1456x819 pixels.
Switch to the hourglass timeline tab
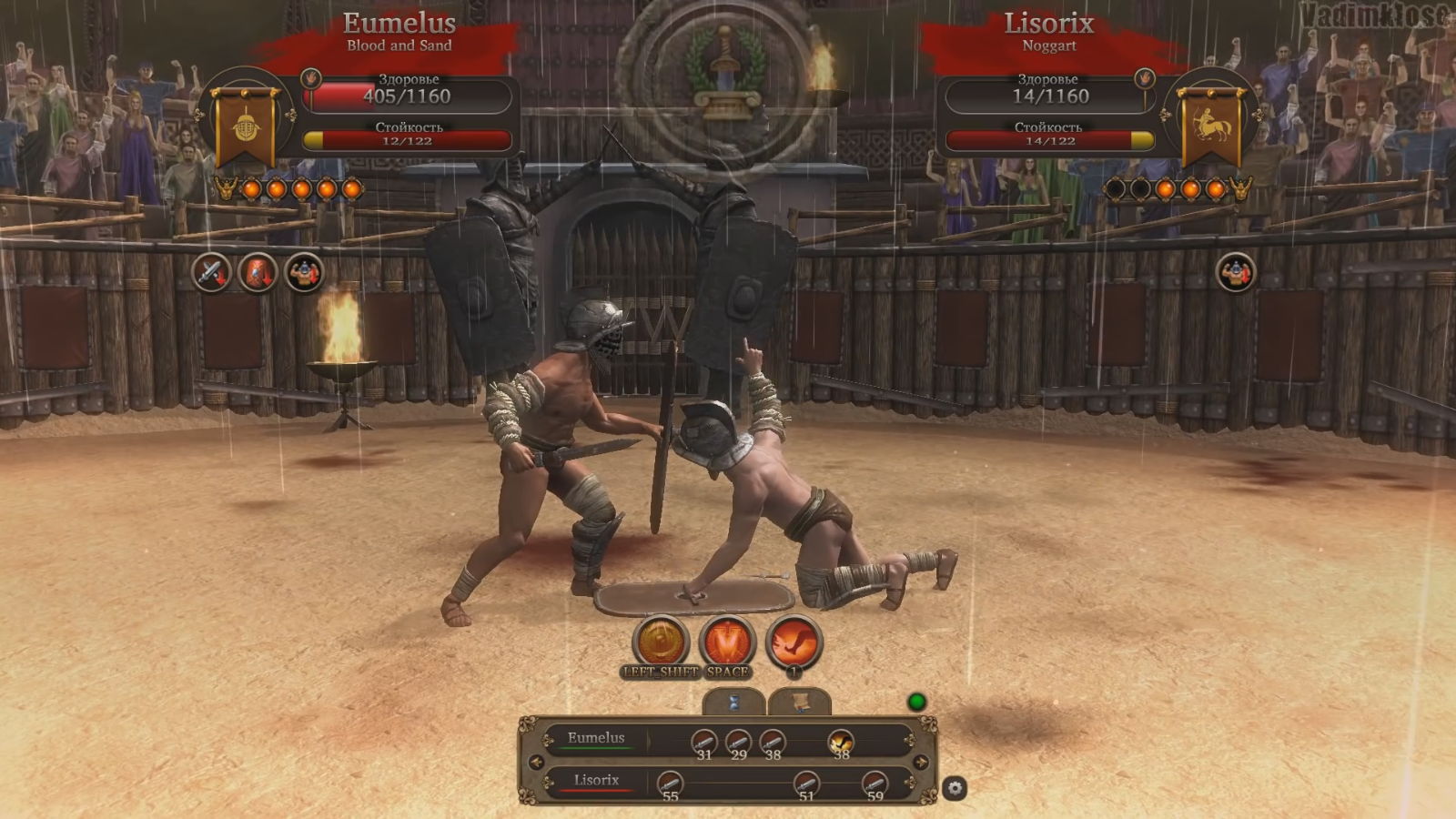pos(734,702)
